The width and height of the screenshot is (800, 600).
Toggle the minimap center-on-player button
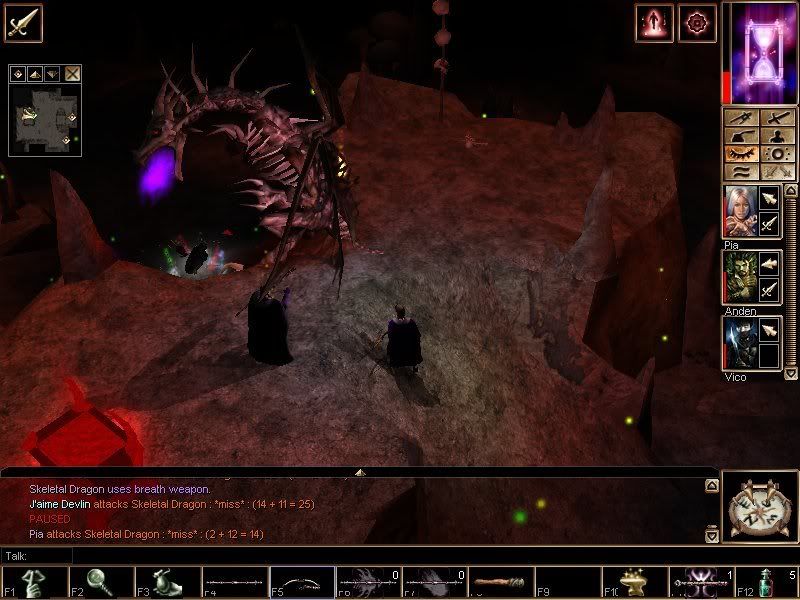click(17, 73)
